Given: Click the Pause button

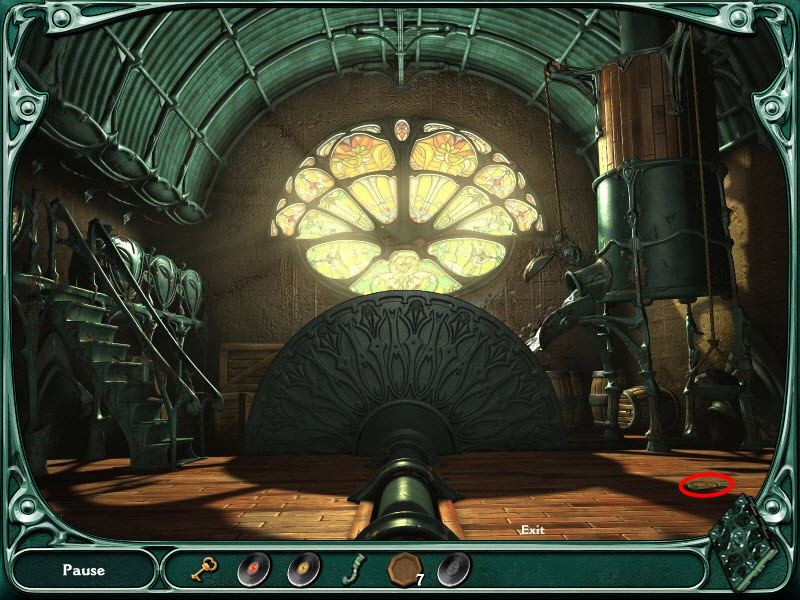Looking at the screenshot, I should coord(83,570).
